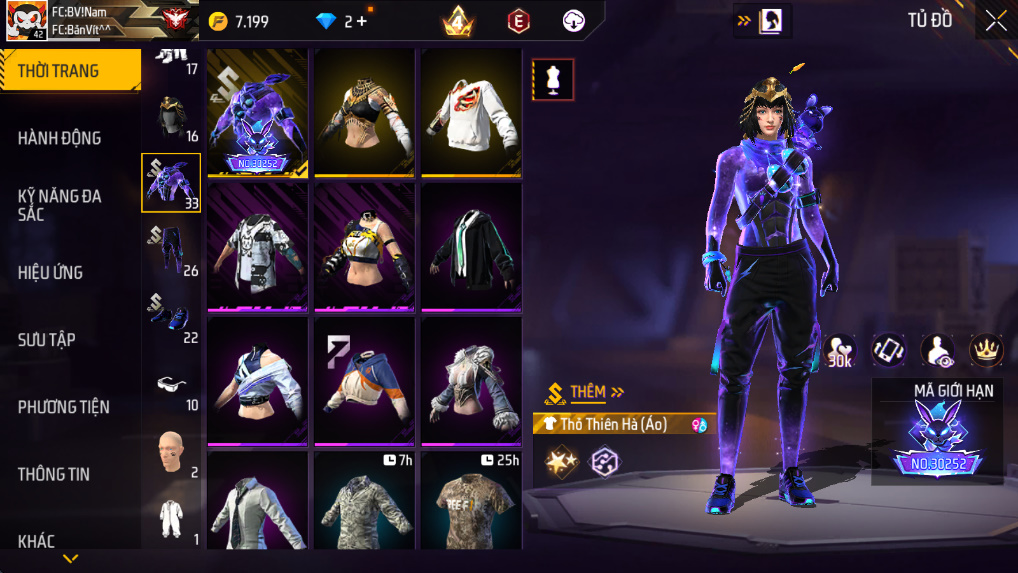Open the mannequin outfit preset button
Screen dimensions: 1018x573
pyautogui.click(x=553, y=80)
